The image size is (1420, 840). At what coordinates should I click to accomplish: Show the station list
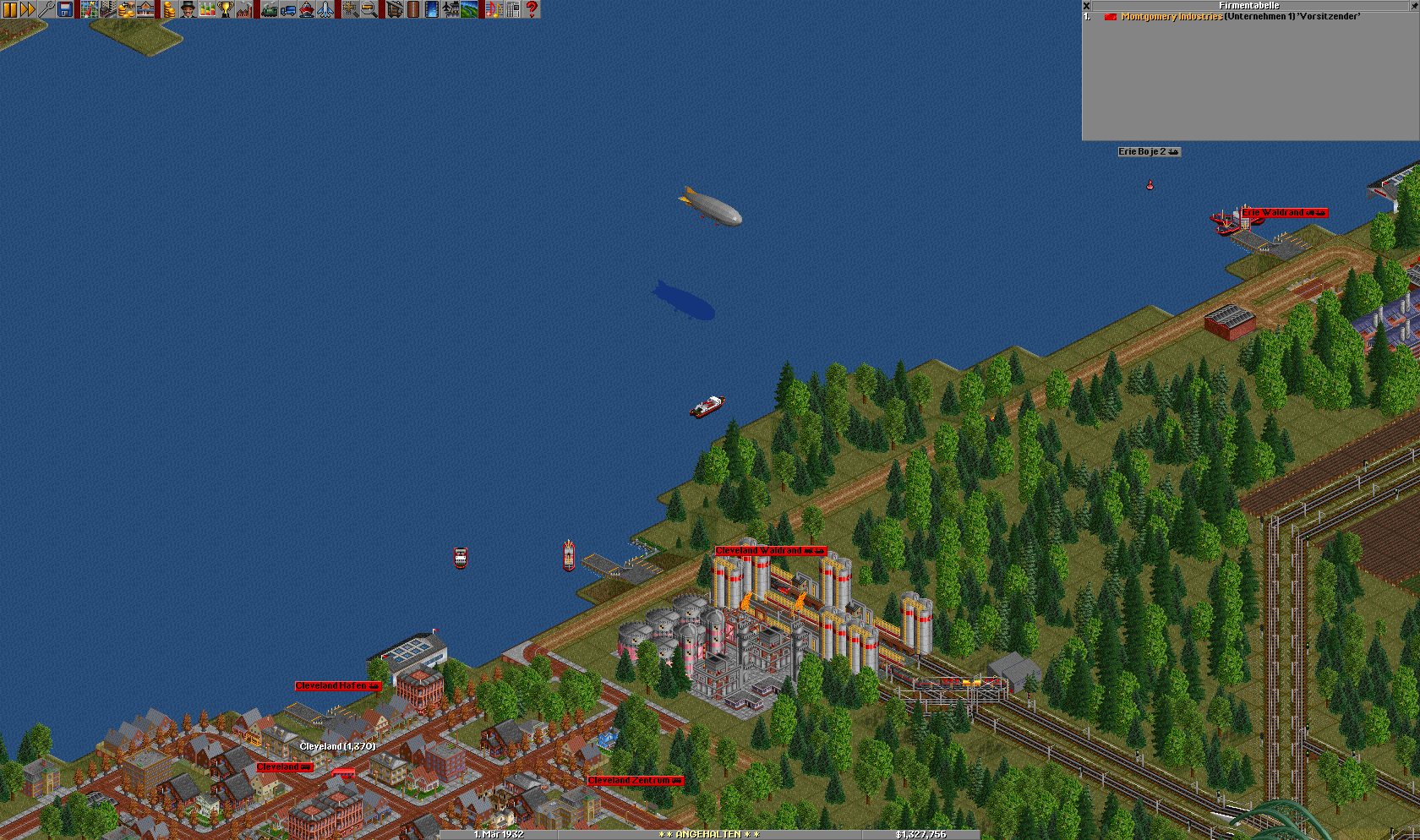[x=145, y=9]
